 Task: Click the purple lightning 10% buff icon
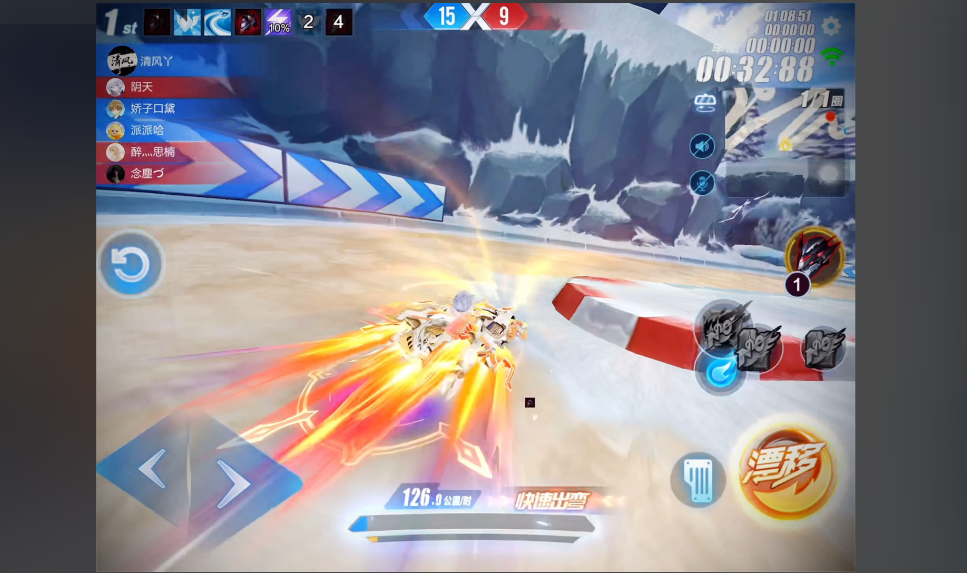click(x=278, y=22)
